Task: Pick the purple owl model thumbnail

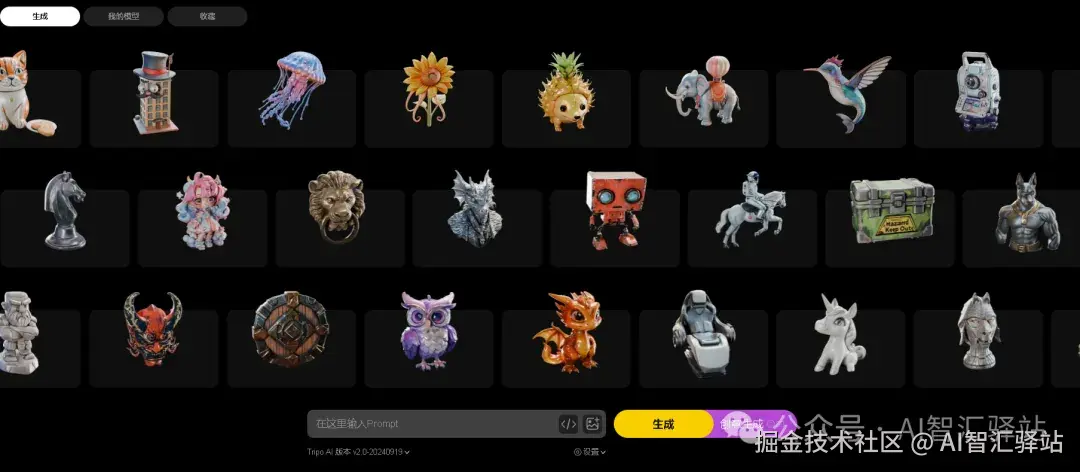Action: [x=428, y=330]
